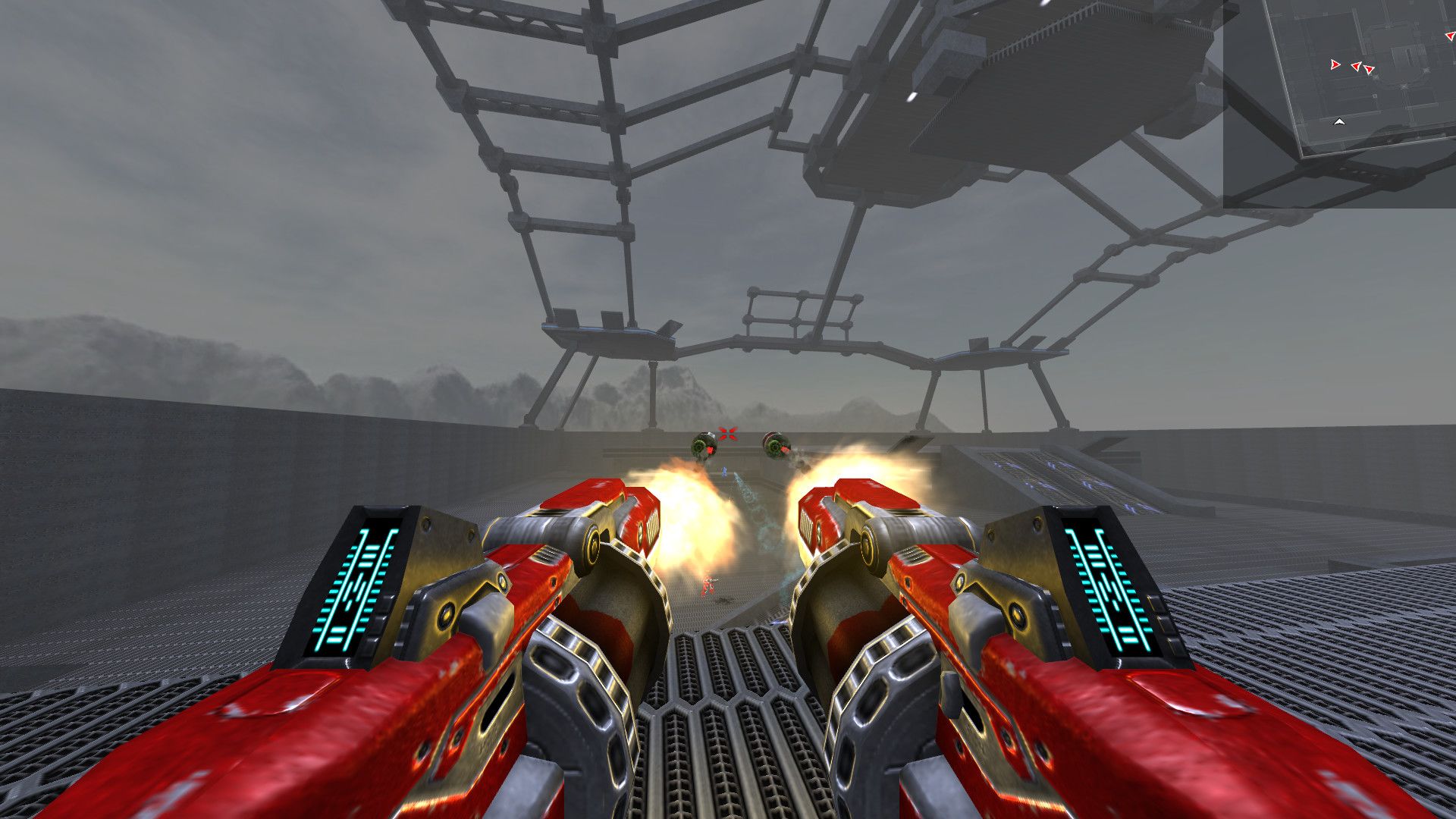Click the left grenade projectile near the crosshair
The image size is (1456, 819).
(705, 445)
